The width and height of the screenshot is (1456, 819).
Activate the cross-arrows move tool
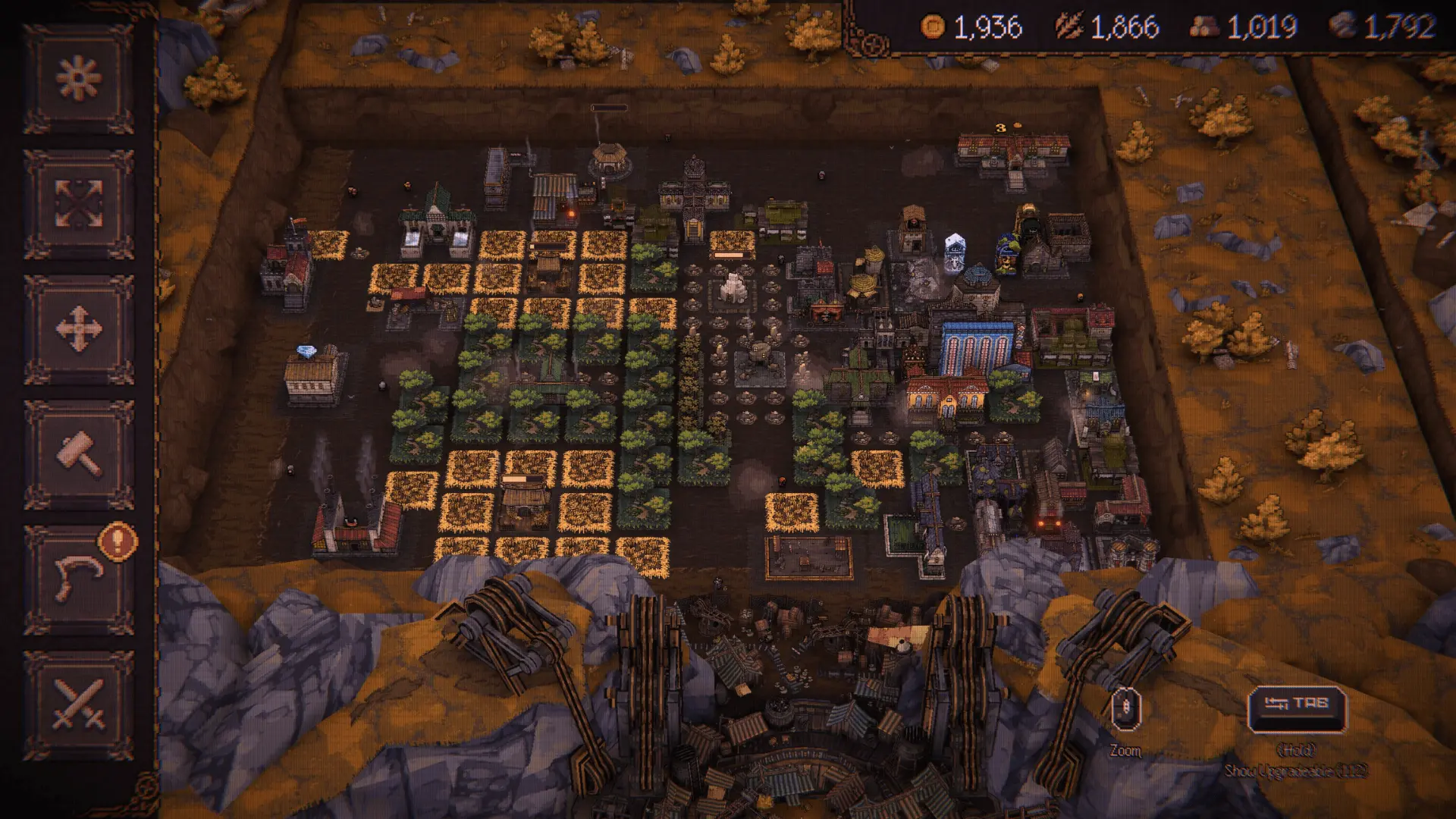click(x=79, y=329)
